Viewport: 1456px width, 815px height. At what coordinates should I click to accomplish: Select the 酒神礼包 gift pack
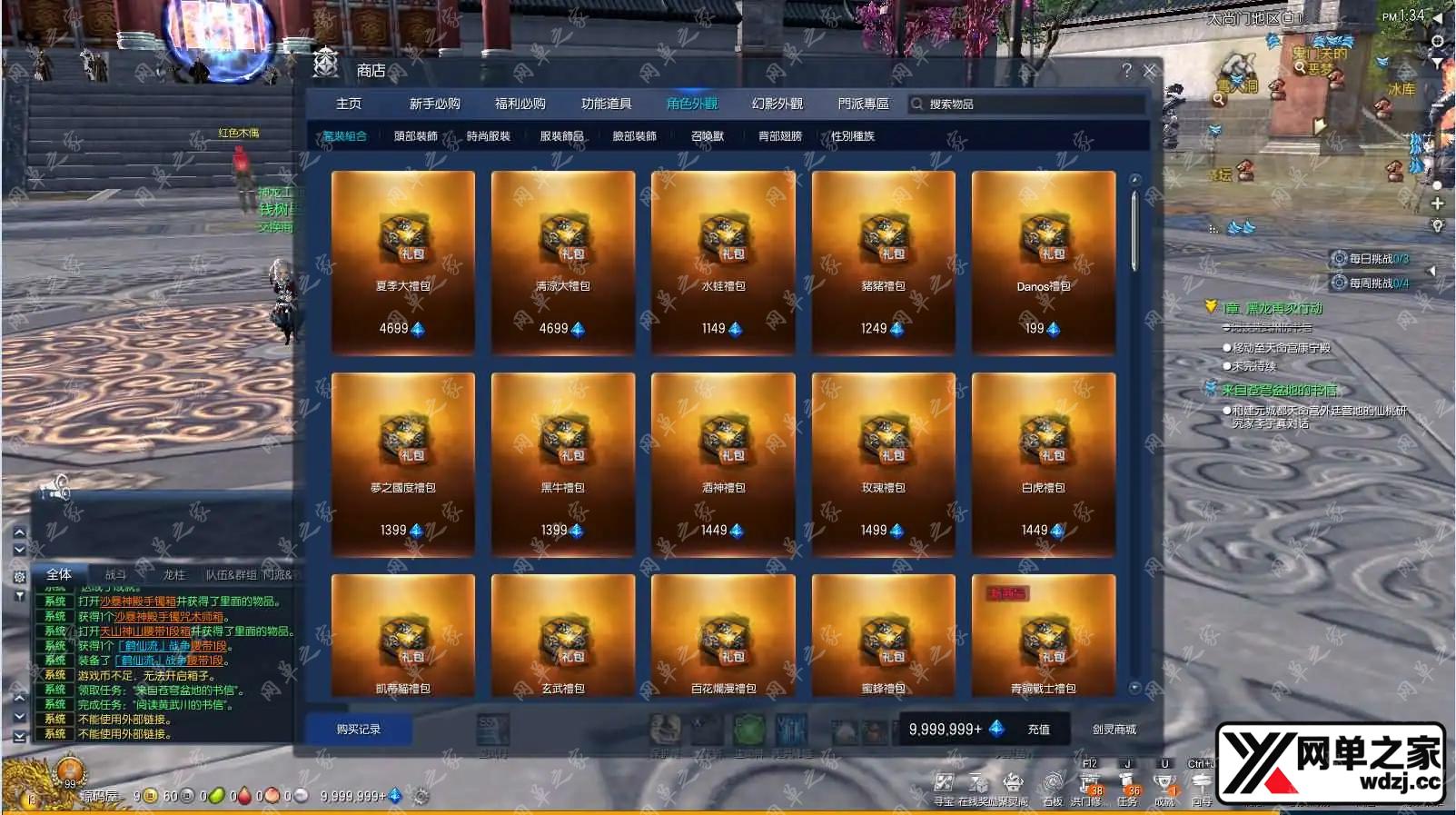(x=723, y=463)
